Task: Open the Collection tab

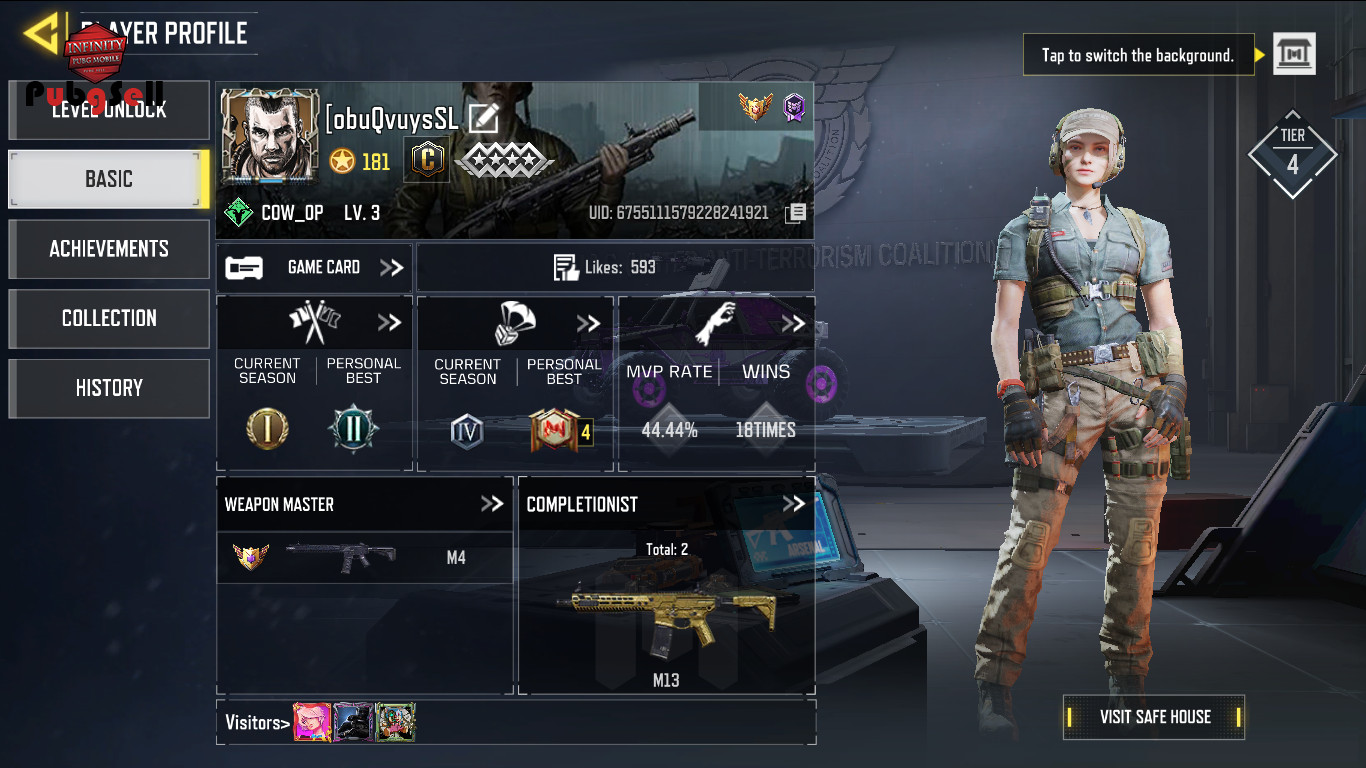Action: click(x=109, y=318)
